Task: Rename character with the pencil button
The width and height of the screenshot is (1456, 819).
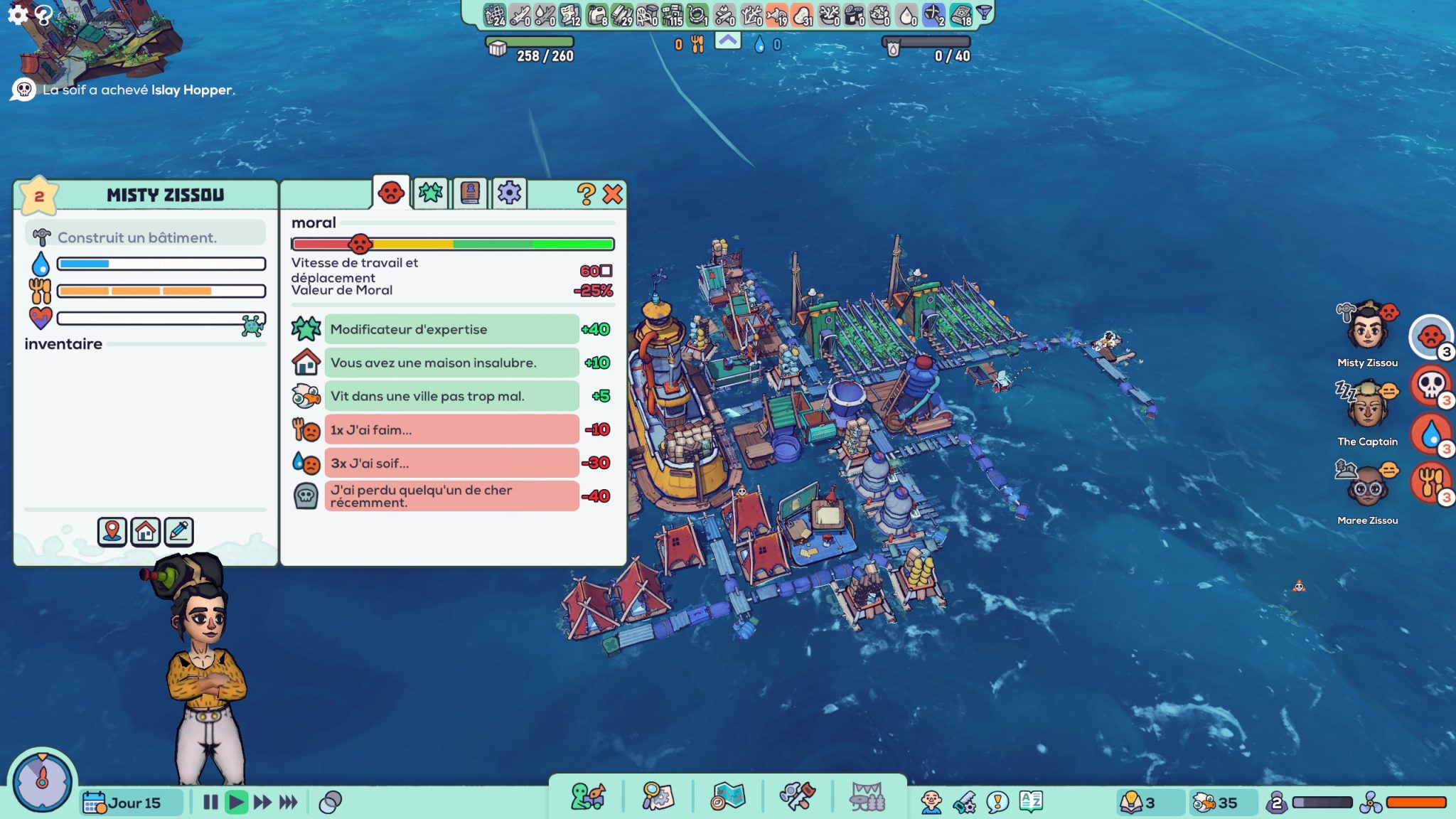Action: click(x=179, y=531)
